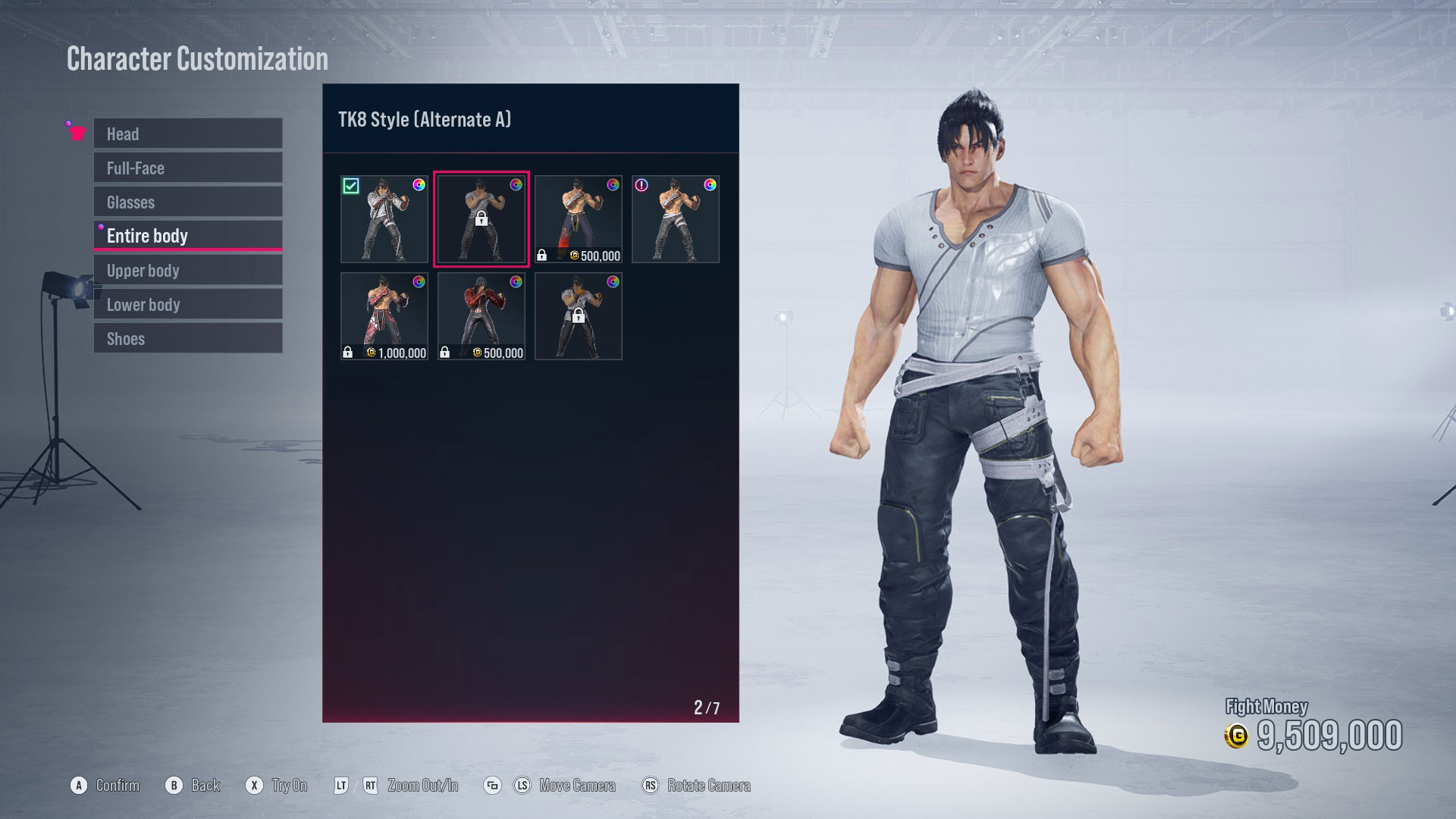The height and width of the screenshot is (819, 1456).
Task: Click the green checkmark on the equipped outfit
Action: coord(351,184)
